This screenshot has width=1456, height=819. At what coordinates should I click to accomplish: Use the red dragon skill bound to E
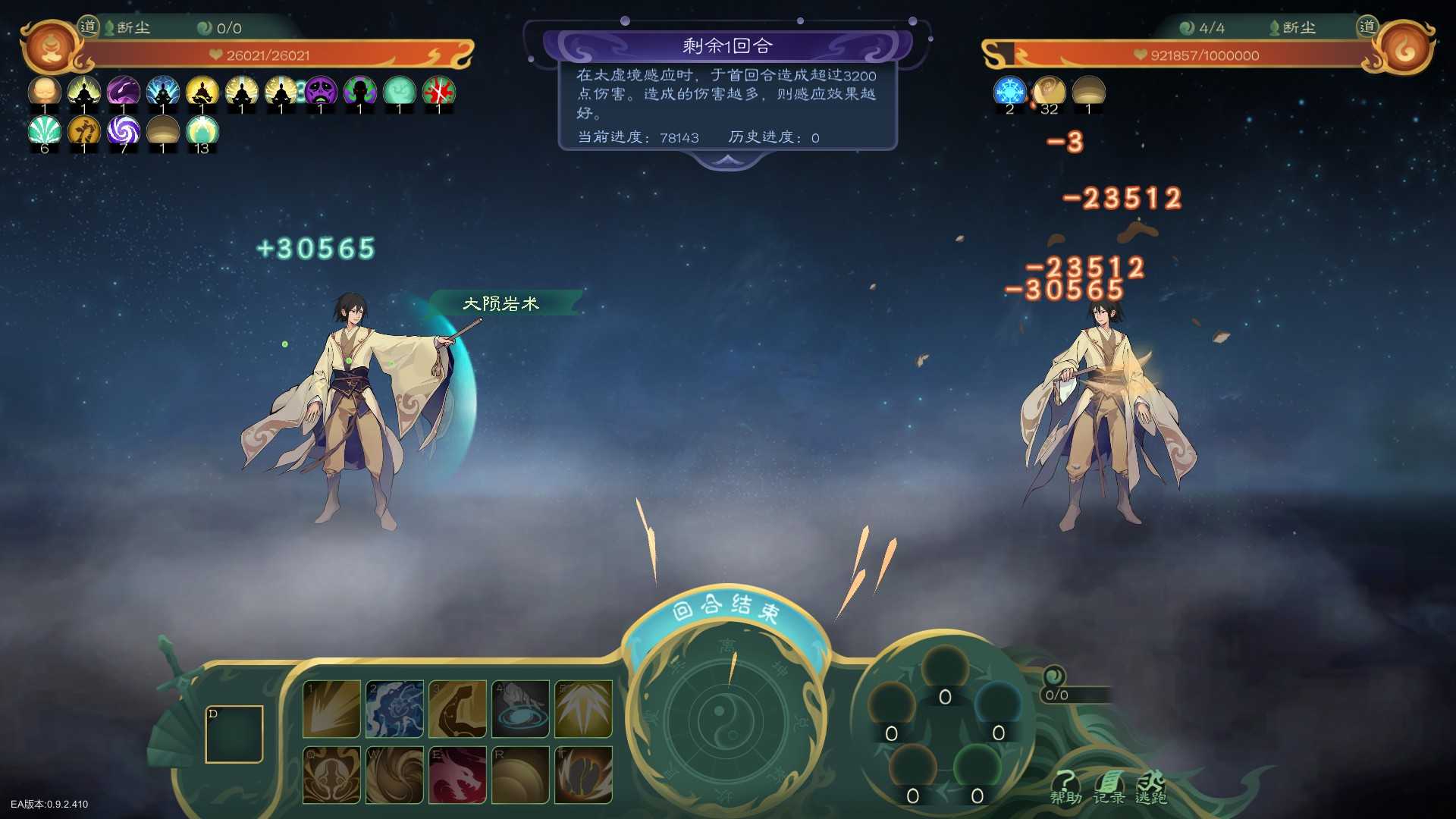tap(458, 776)
